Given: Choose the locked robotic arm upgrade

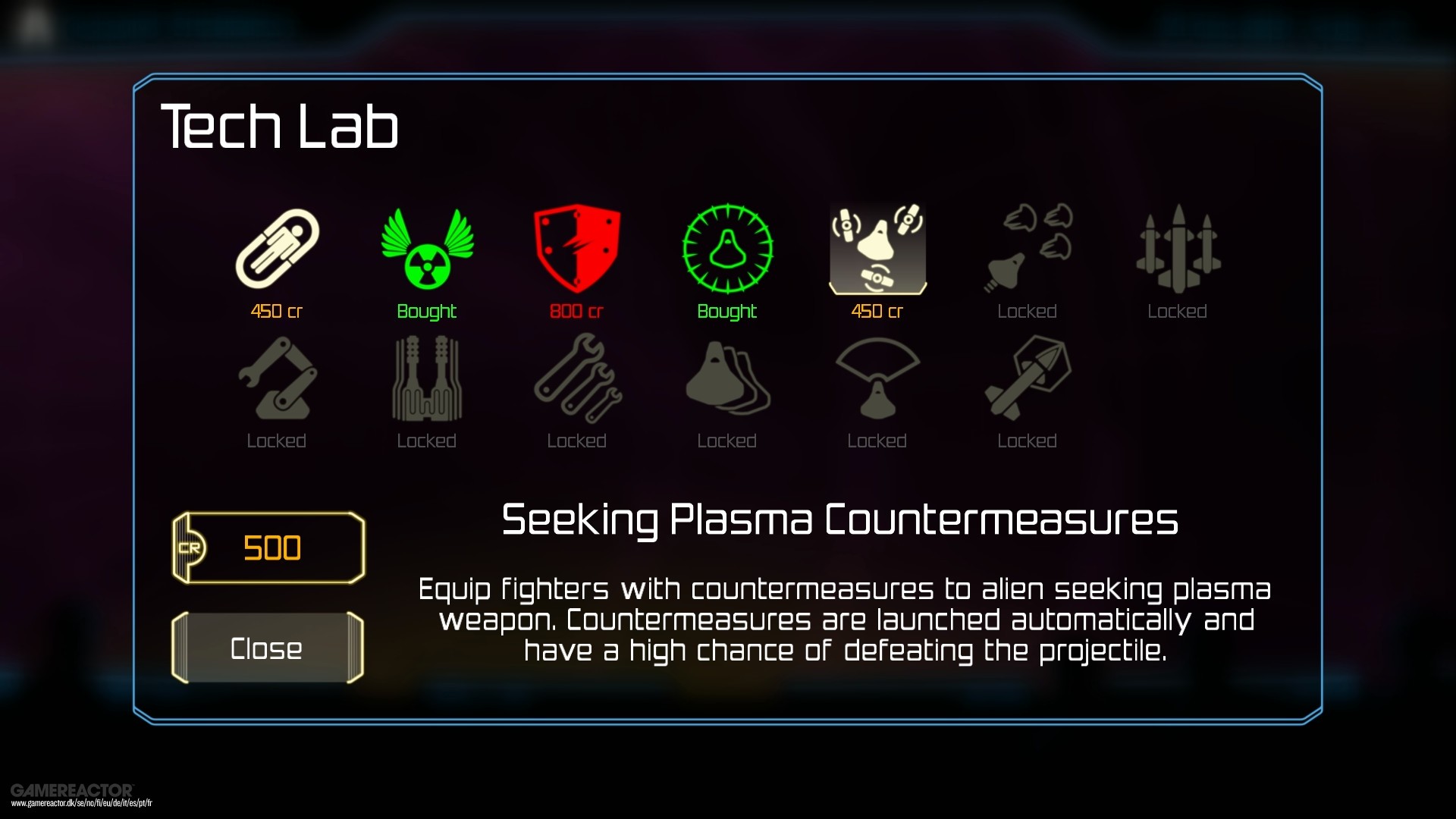Looking at the screenshot, I should [x=277, y=378].
